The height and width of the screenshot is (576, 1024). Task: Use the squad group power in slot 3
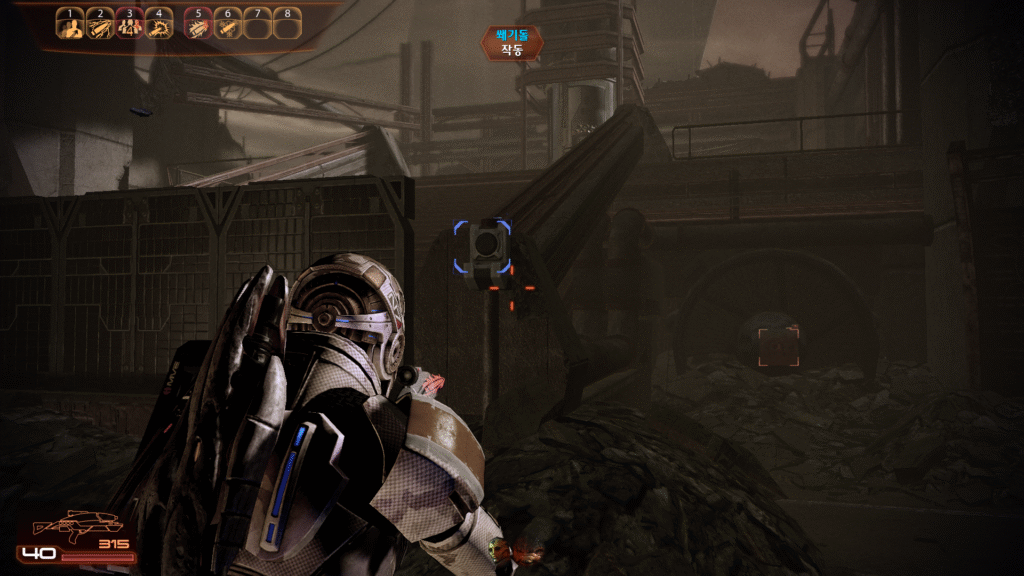coord(129,27)
